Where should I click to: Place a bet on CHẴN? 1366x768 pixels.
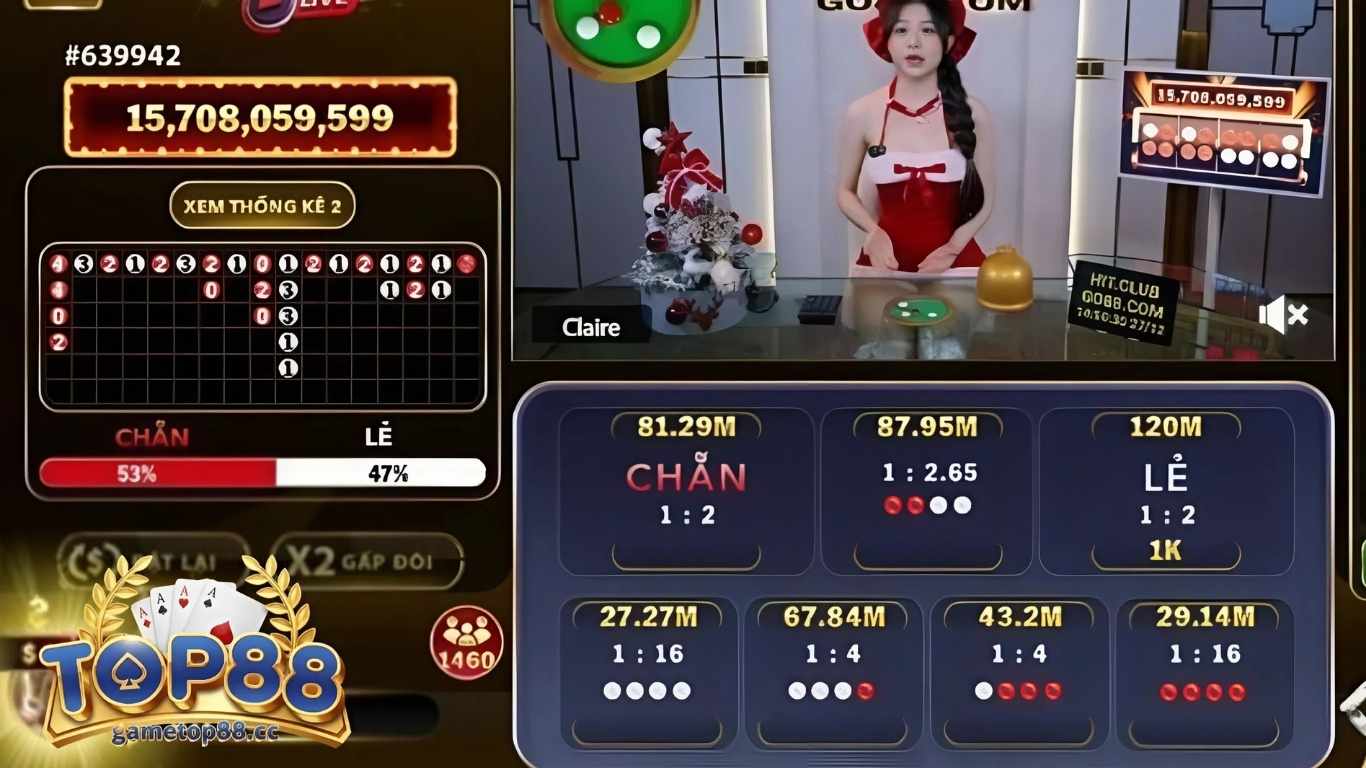point(686,478)
